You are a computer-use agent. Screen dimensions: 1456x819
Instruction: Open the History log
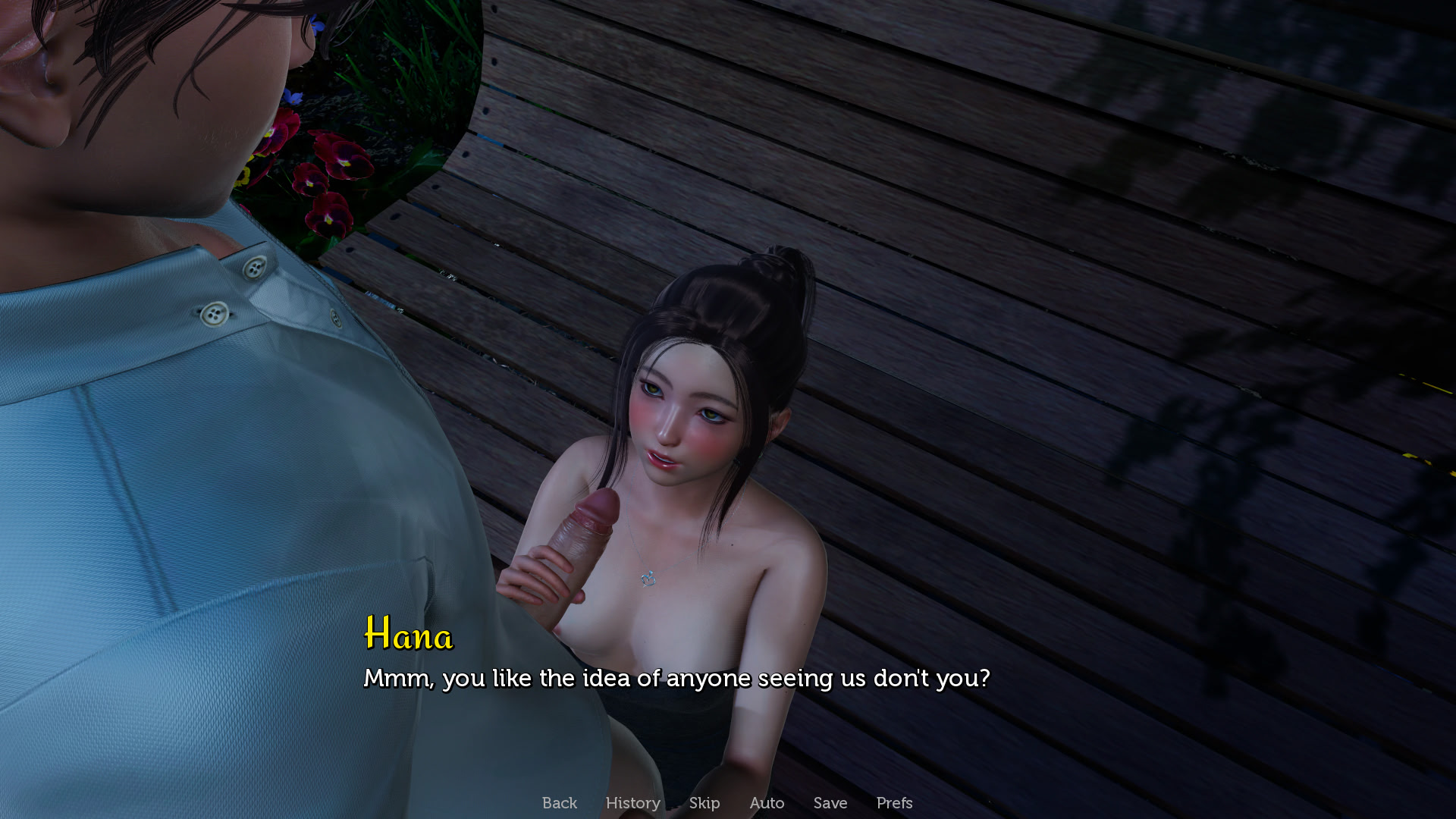(x=632, y=802)
